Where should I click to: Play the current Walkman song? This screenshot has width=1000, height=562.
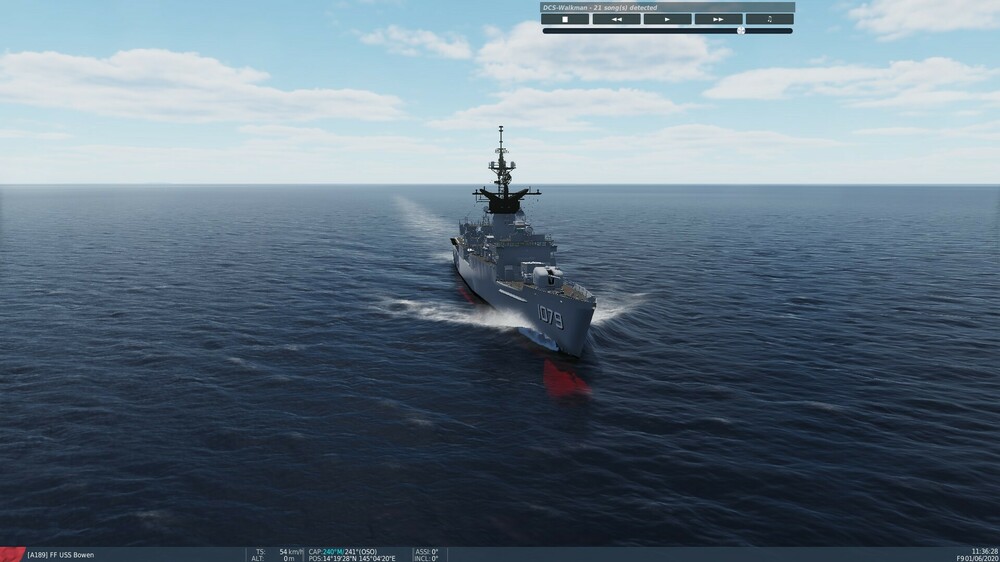(x=667, y=19)
